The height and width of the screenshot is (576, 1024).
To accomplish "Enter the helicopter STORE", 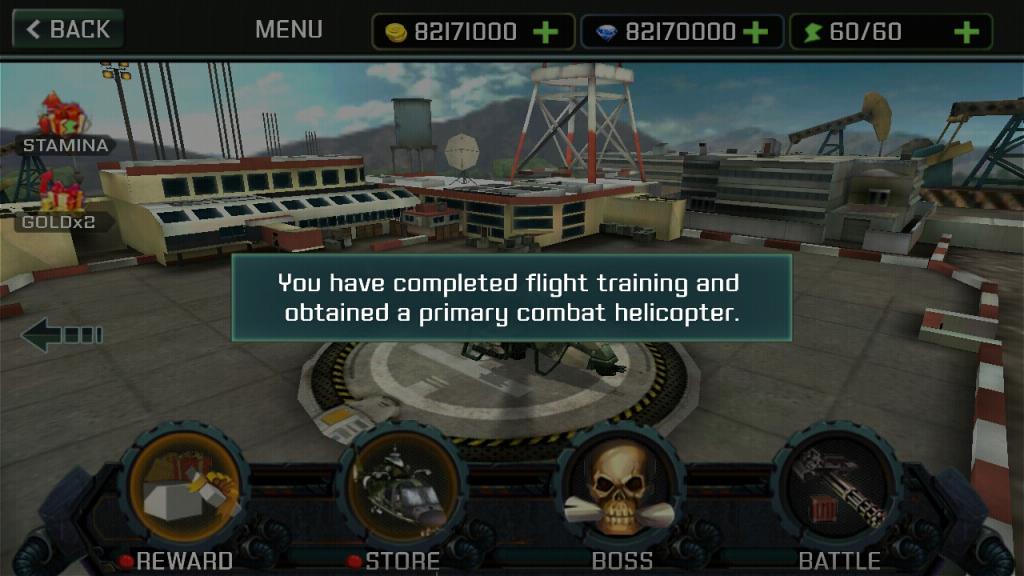I will (402, 487).
